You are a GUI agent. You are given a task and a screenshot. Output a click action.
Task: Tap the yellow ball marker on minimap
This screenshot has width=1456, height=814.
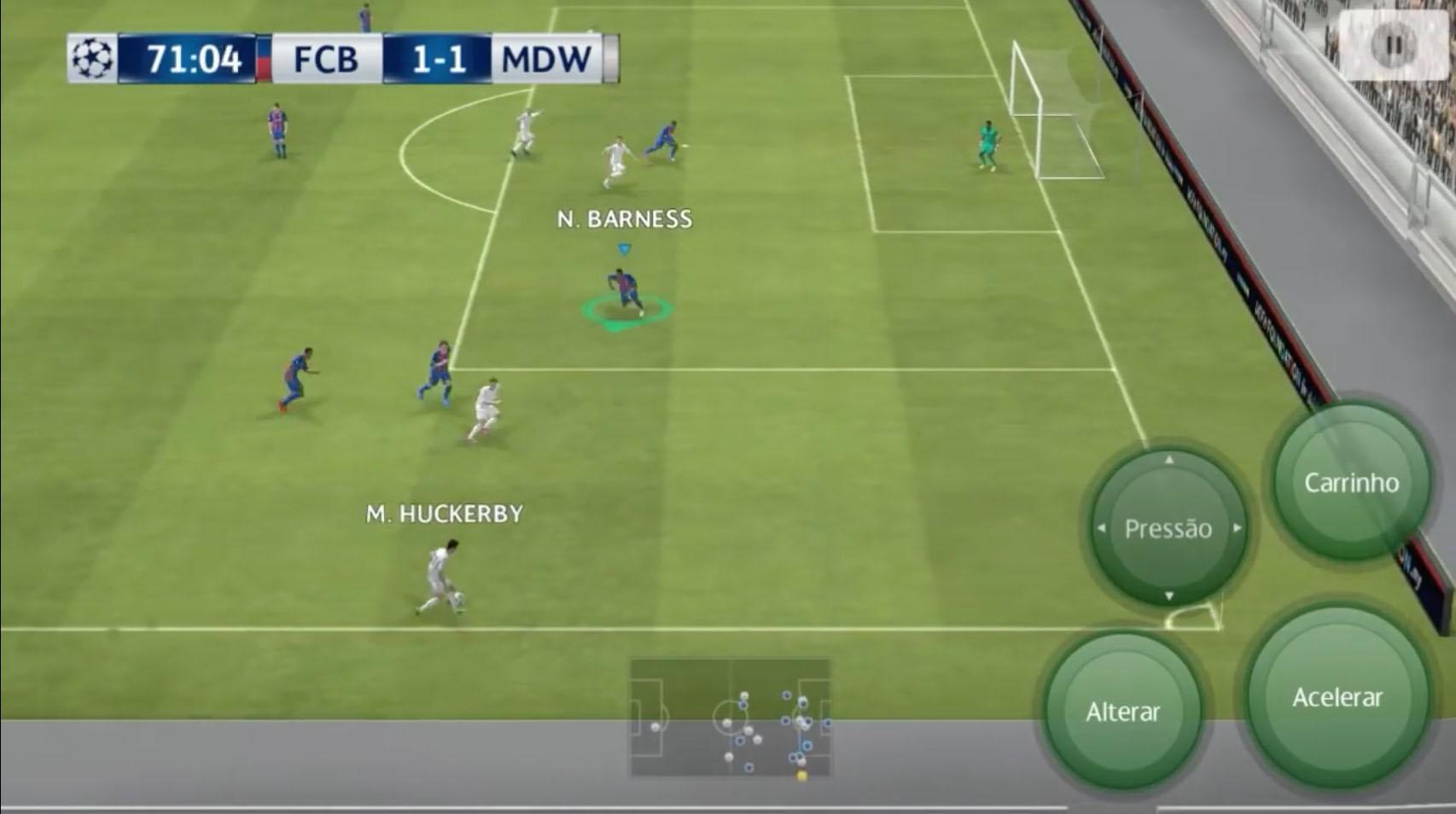801,777
